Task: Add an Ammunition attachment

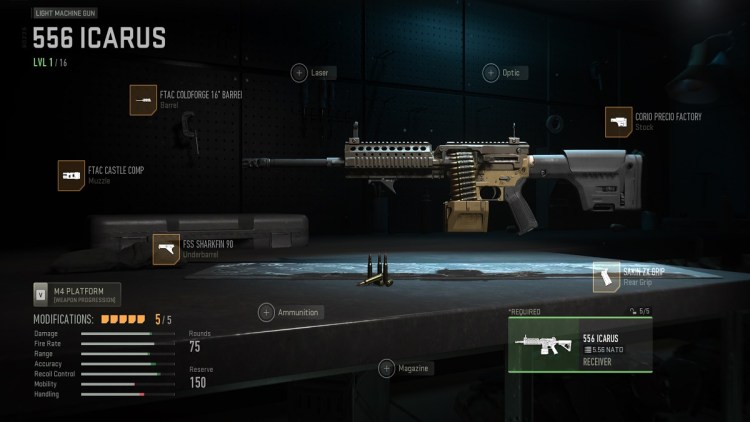Action: coord(267,312)
